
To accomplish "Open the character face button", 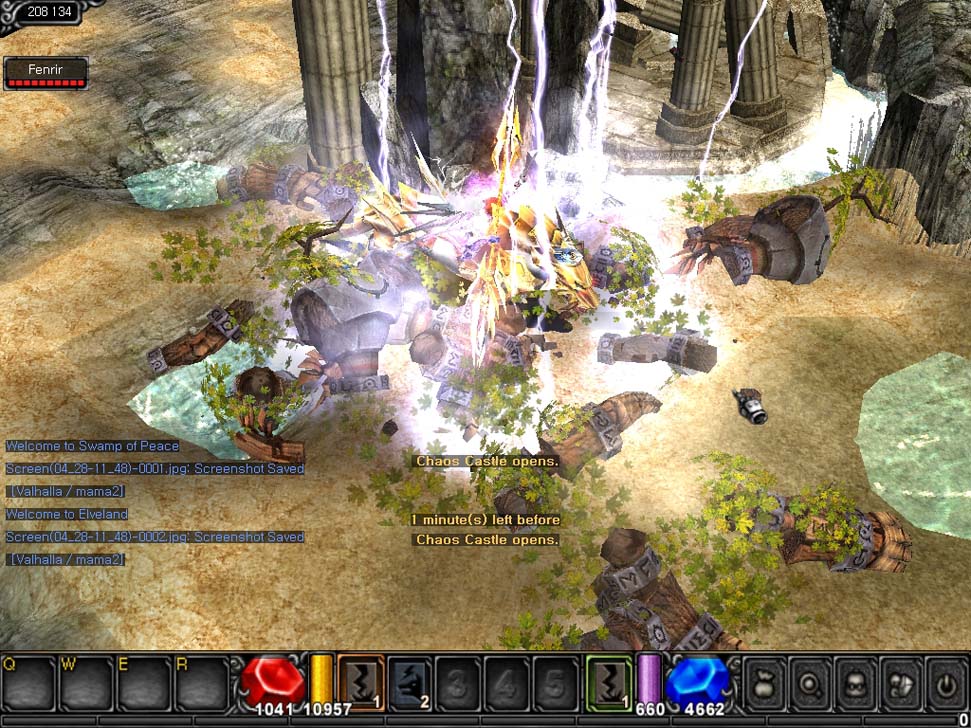I will click(857, 682).
